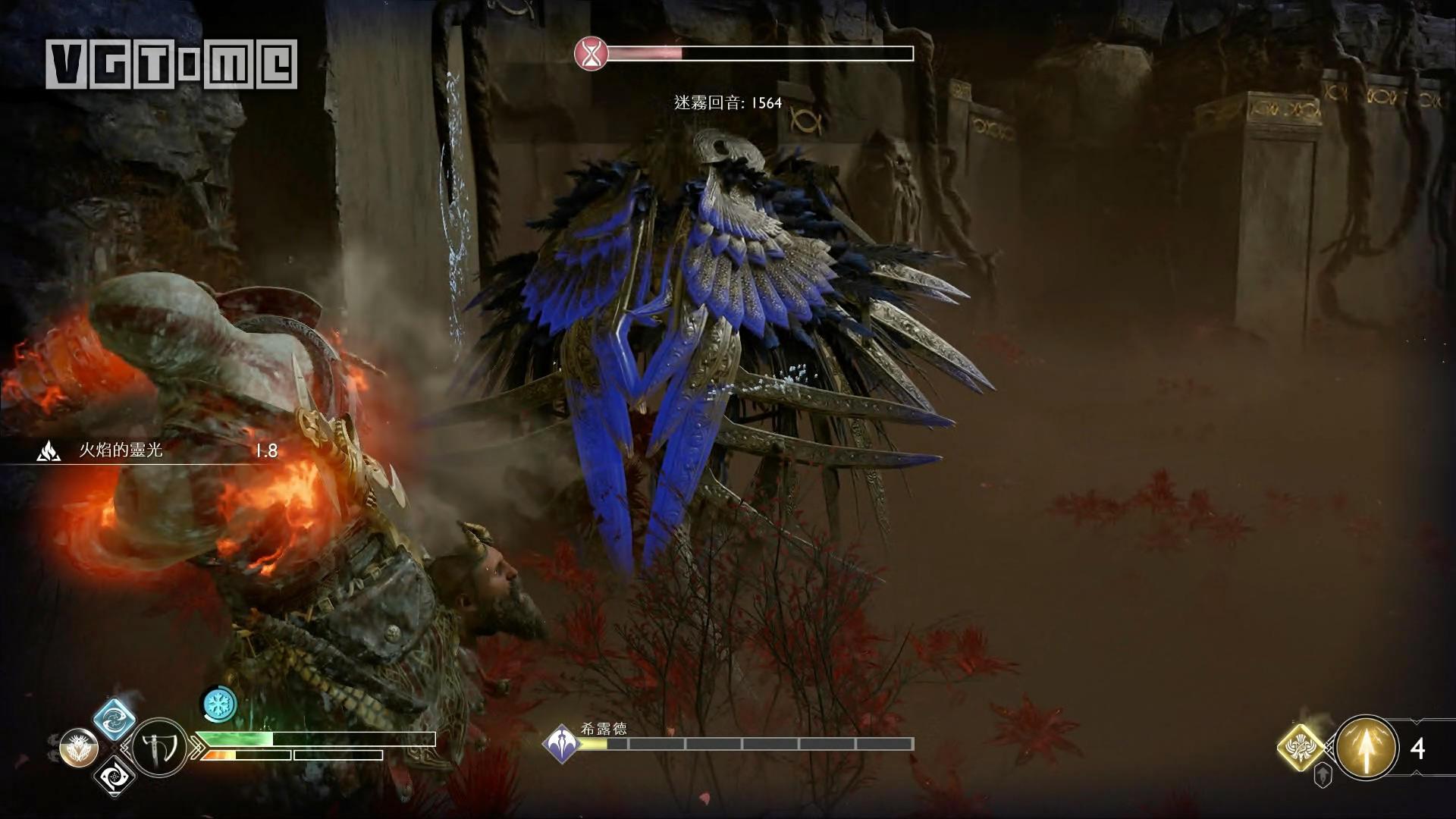The image size is (1456, 819).
Task: Select the flame aura buff icon
Action: (x=49, y=451)
